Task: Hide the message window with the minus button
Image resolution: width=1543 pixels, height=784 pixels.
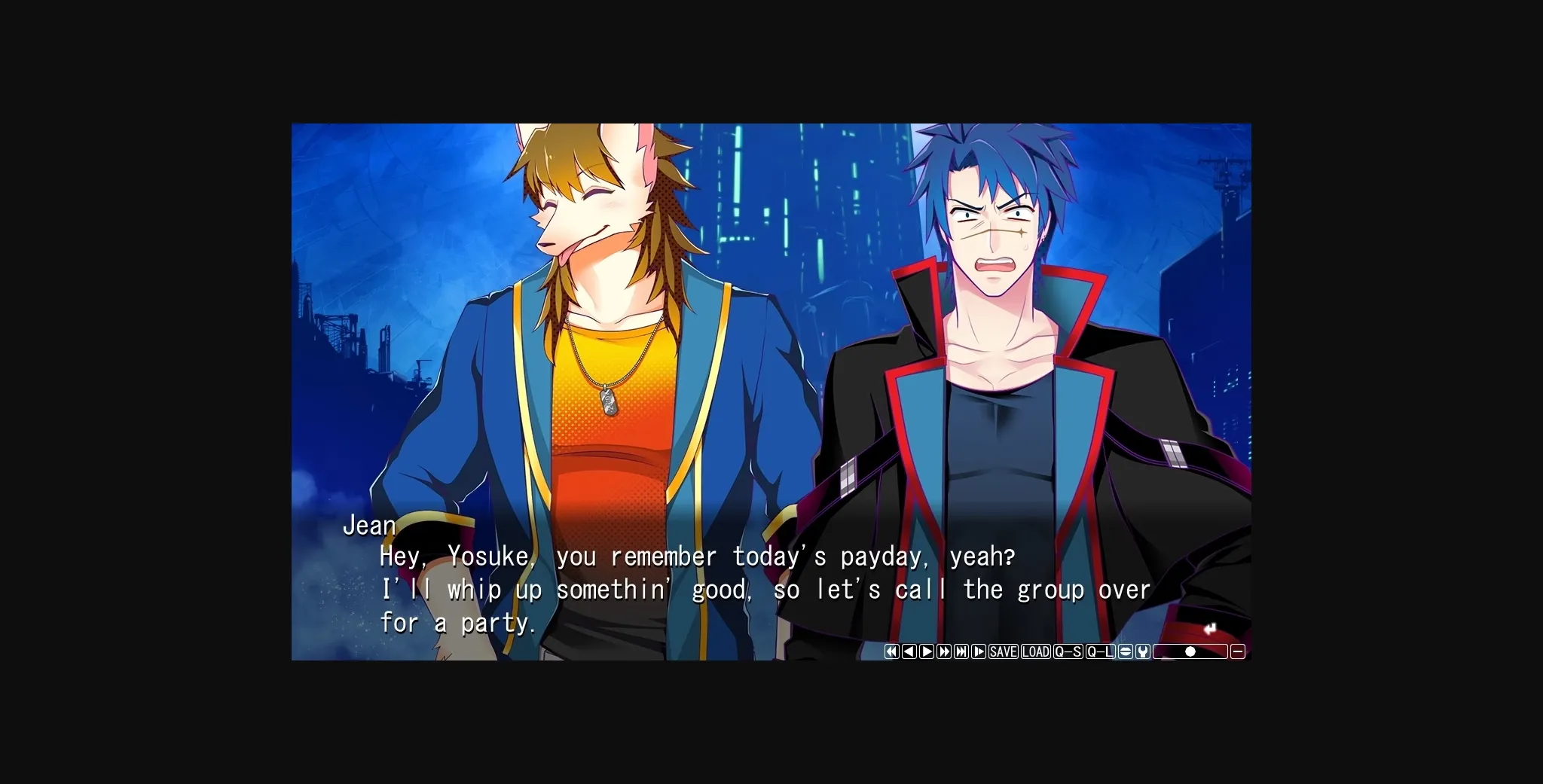Action: coord(1239,651)
